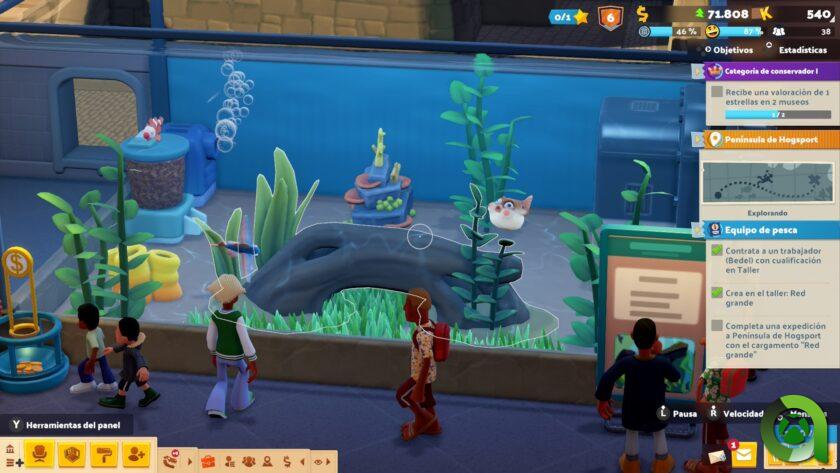Choose the paint roller decoration tool
This screenshot has width=840, height=473.
point(103,455)
